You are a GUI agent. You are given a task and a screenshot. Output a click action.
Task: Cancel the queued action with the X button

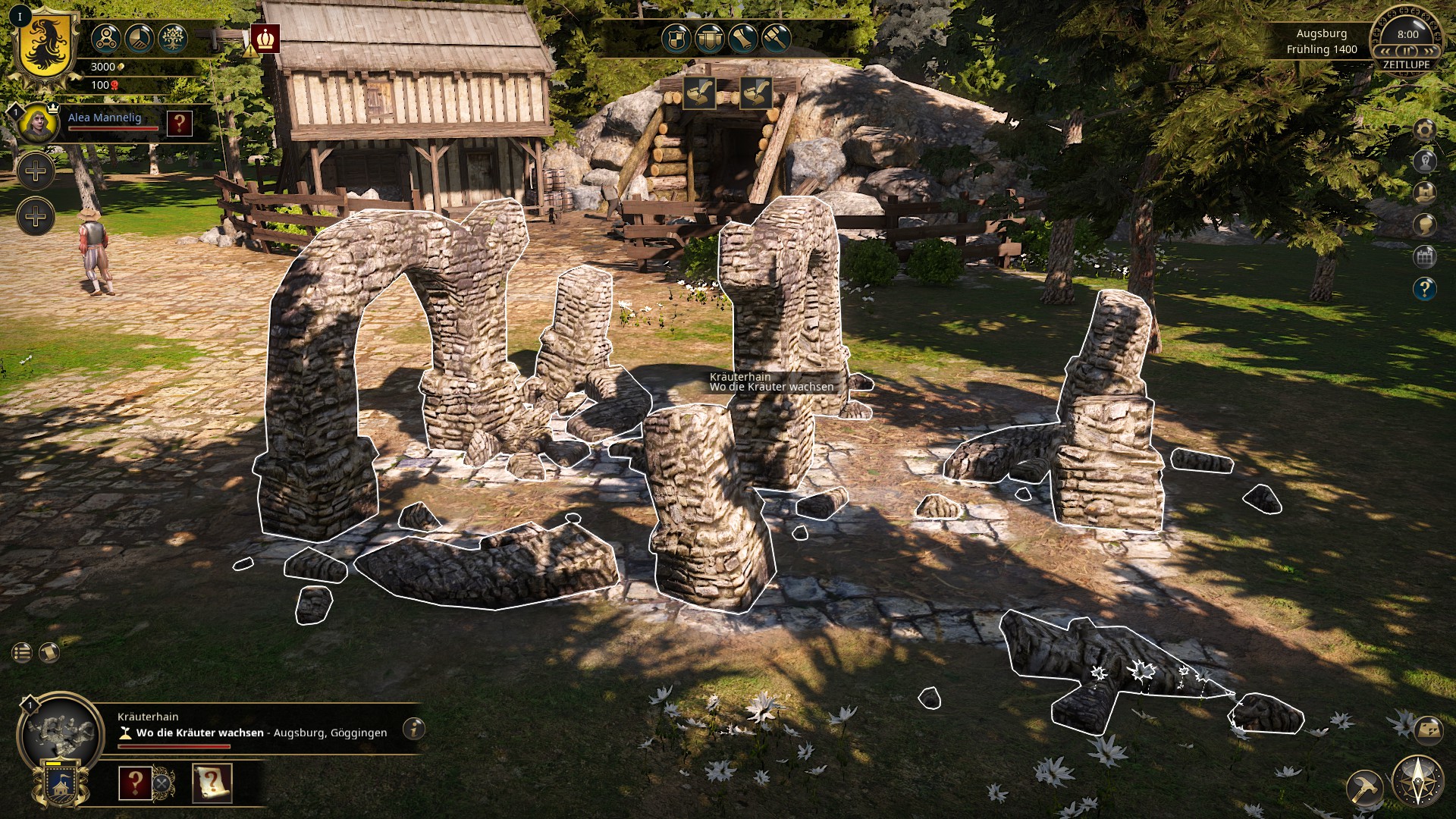pyautogui.click(x=162, y=782)
